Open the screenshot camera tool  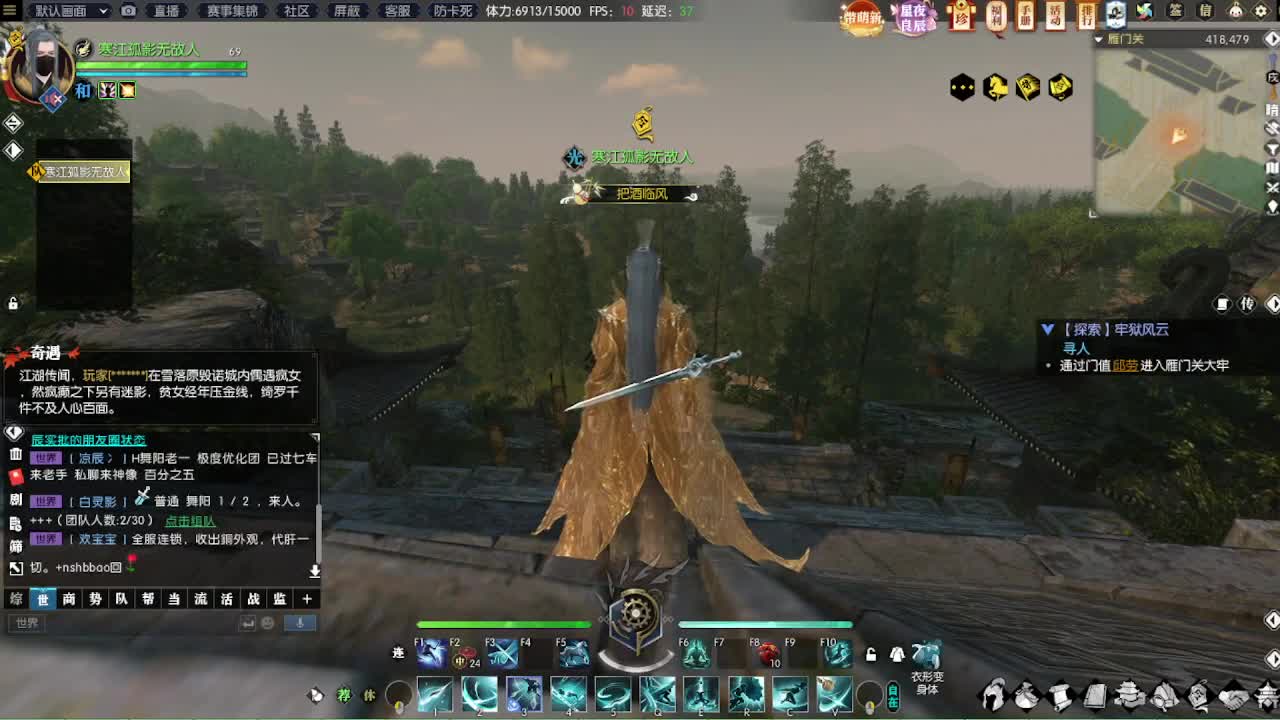[x=127, y=11]
